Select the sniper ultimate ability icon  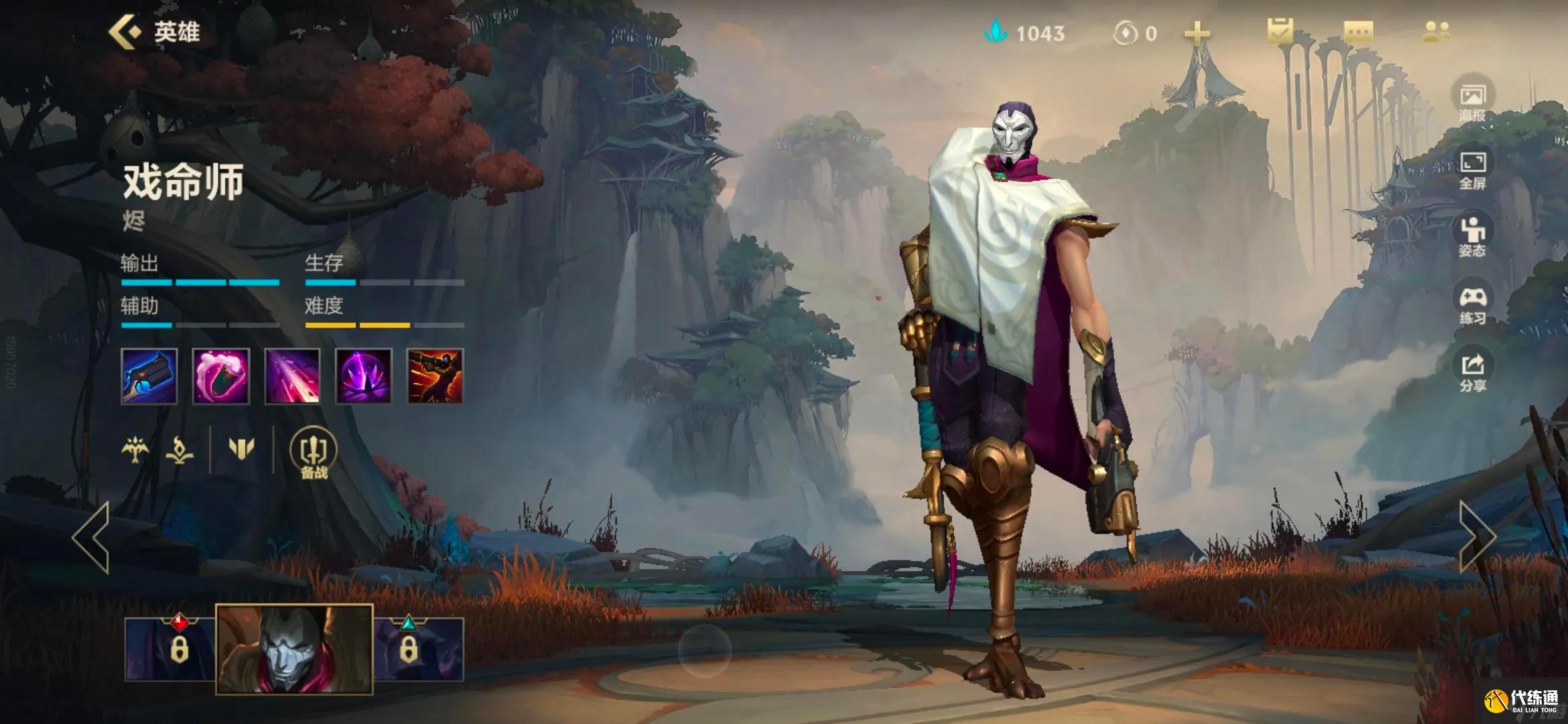pos(435,376)
